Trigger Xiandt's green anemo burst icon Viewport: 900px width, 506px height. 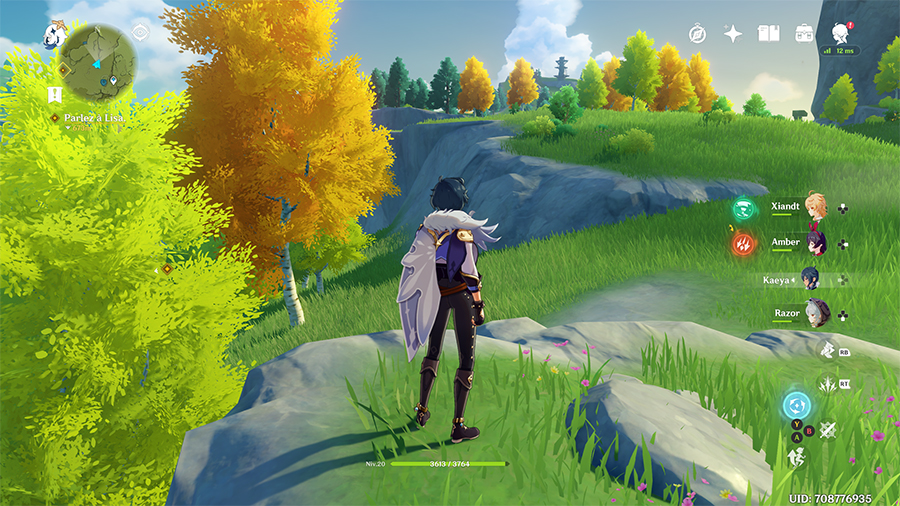pos(743,208)
